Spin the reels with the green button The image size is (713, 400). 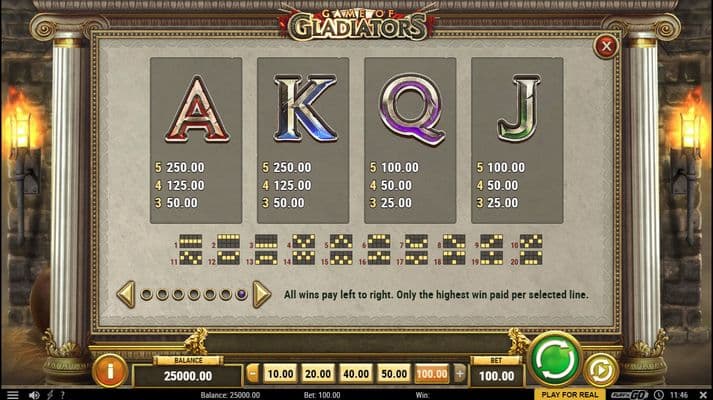click(x=555, y=360)
